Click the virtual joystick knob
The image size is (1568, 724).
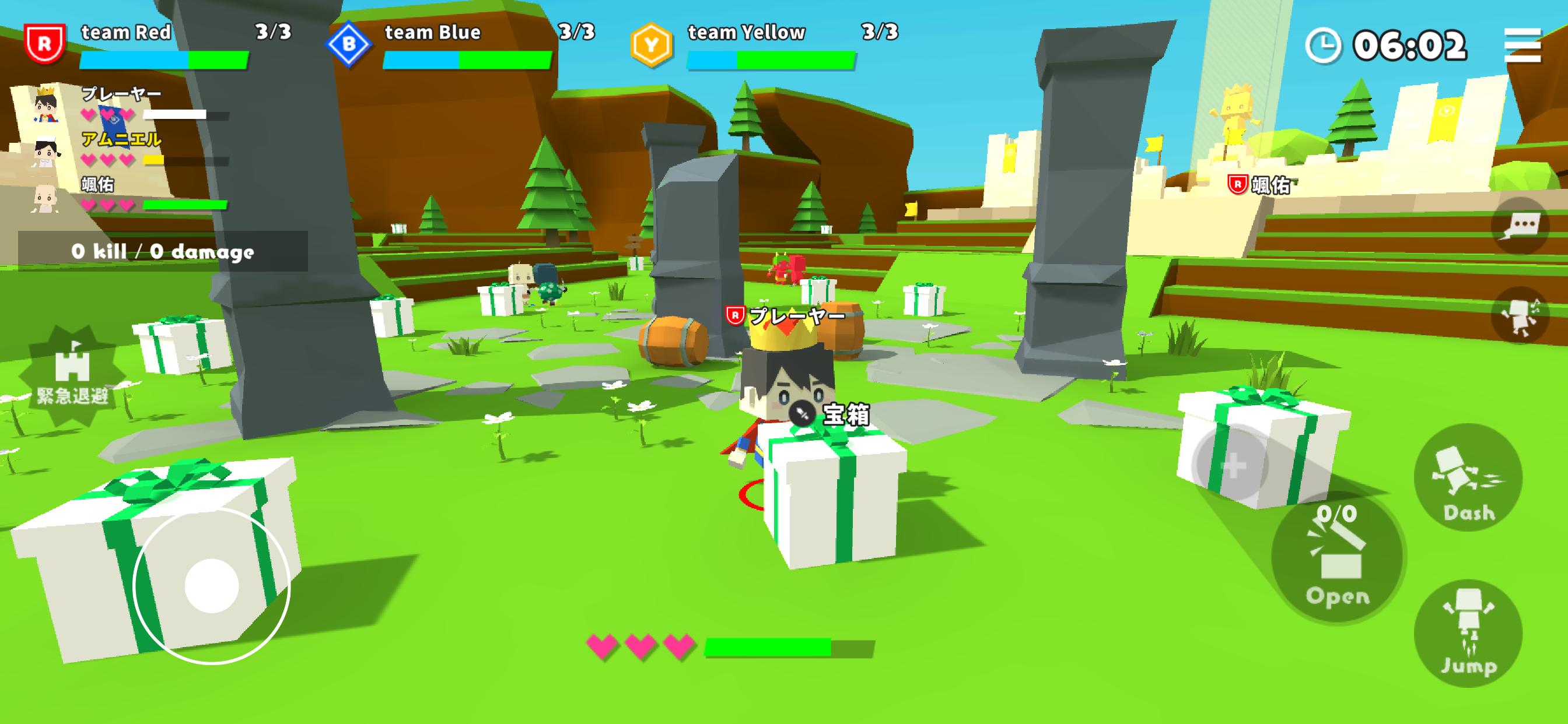pyautogui.click(x=211, y=586)
